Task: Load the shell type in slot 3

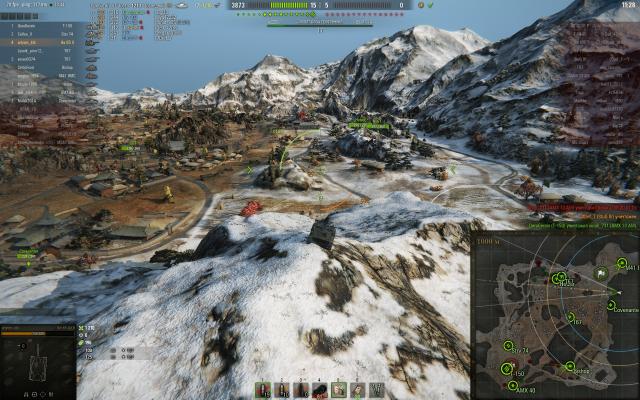Action: 301,389
